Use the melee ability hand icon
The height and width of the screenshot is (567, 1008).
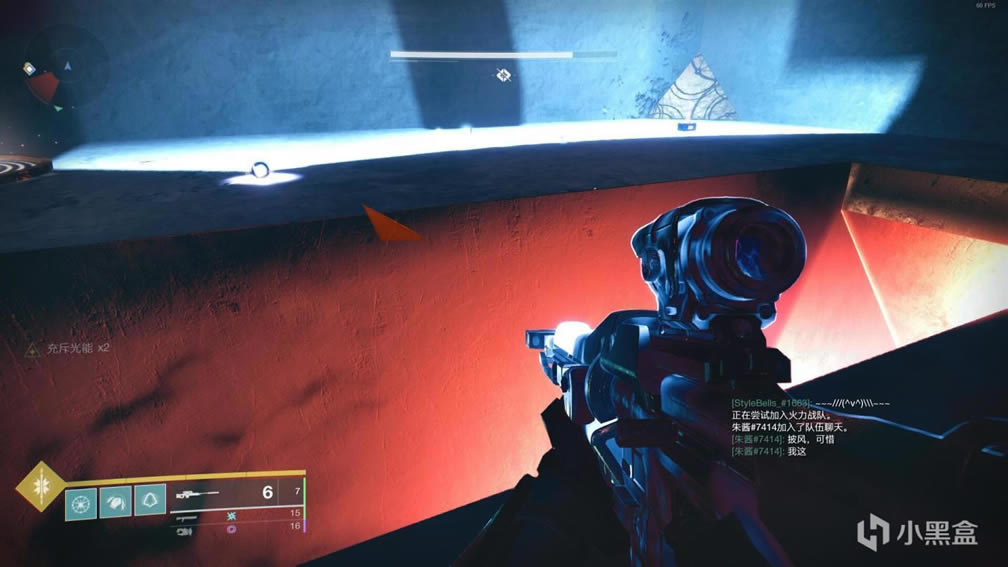tap(115, 500)
